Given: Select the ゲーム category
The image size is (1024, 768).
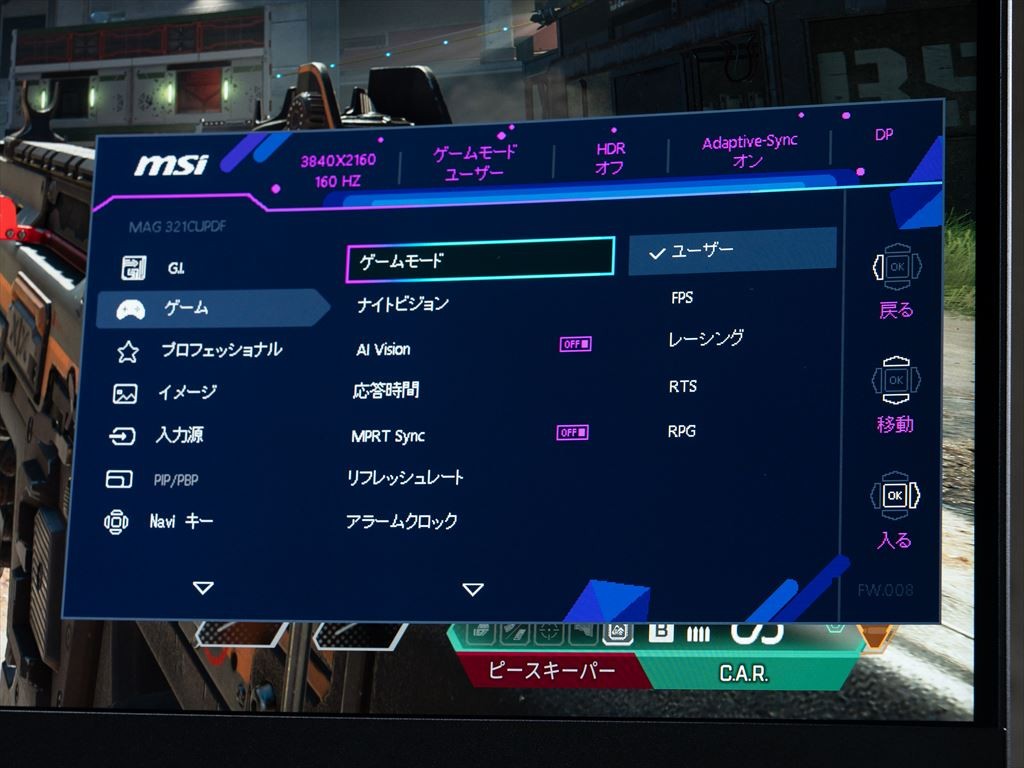Looking at the screenshot, I should coord(187,309).
